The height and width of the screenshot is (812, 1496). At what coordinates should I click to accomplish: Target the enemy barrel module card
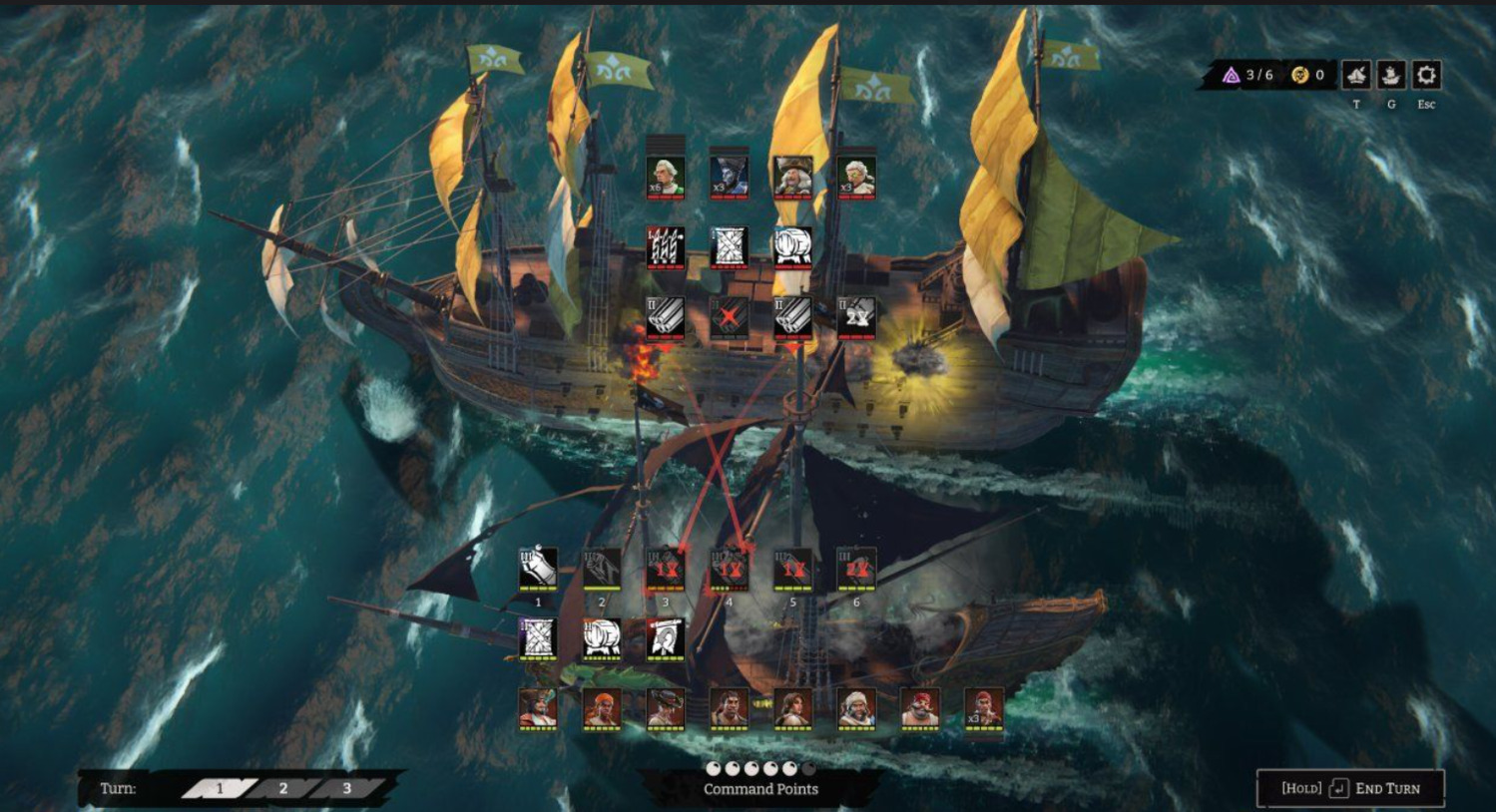[x=792, y=246]
